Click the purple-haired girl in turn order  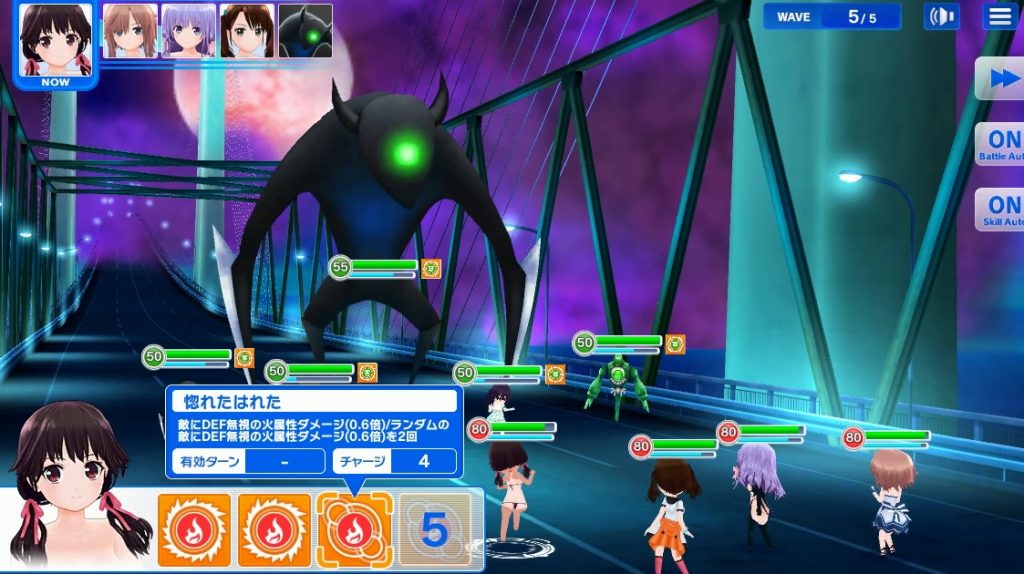[x=188, y=30]
